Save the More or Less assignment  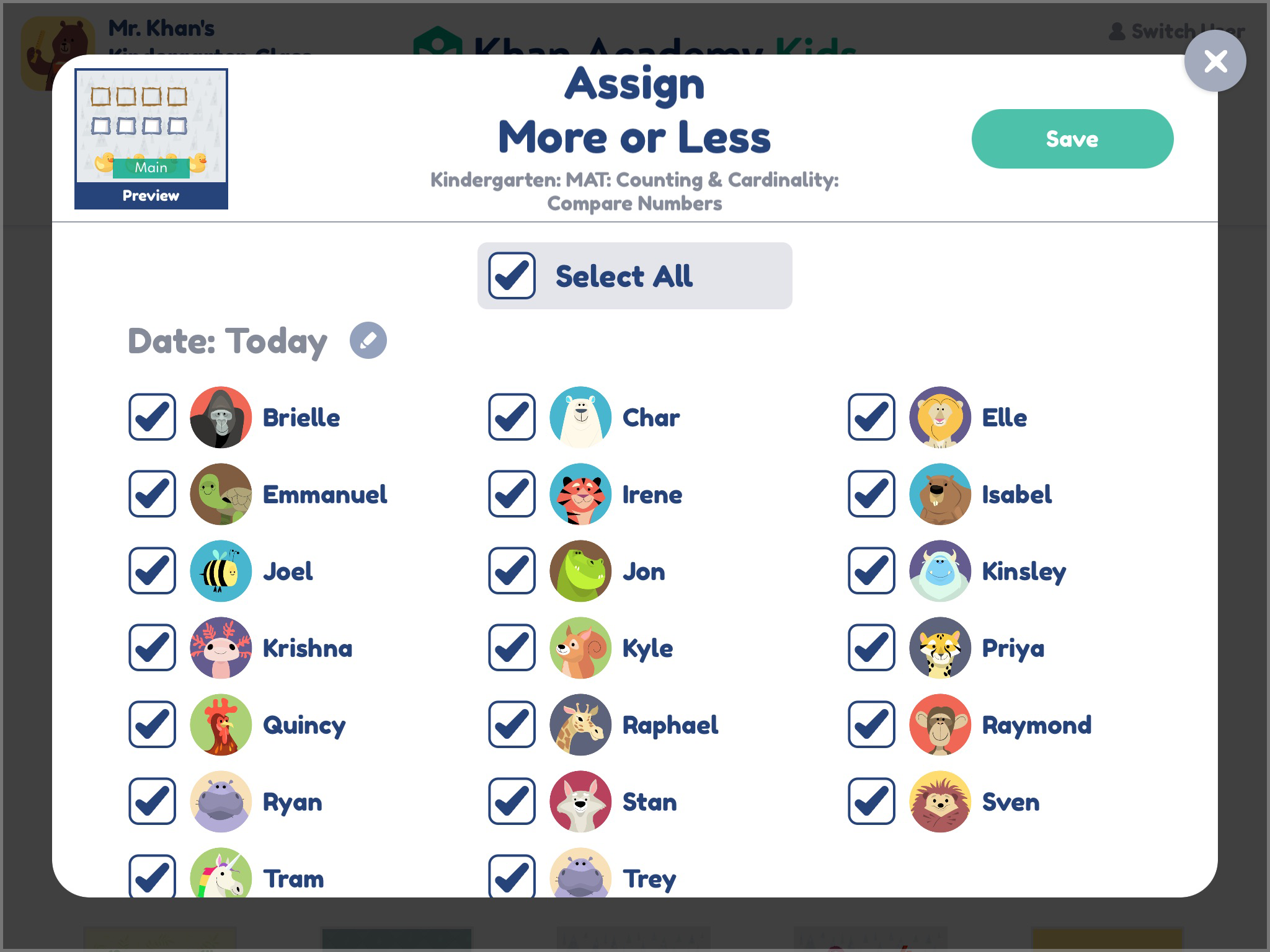click(x=1071, y=139)
